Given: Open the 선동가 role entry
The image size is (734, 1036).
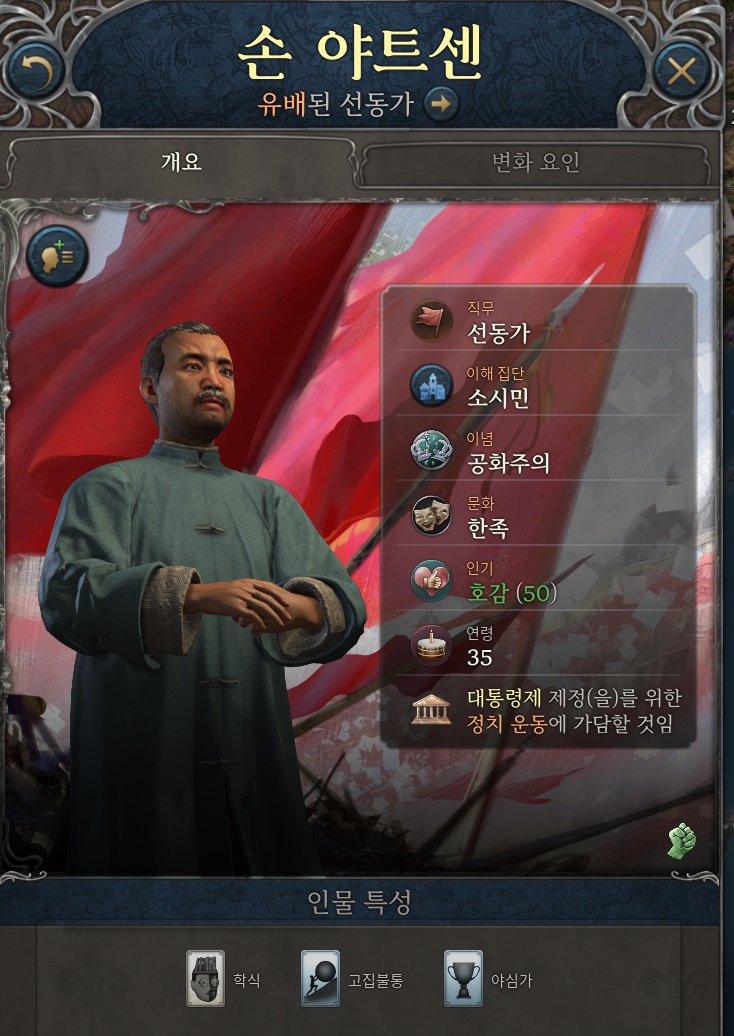Looking at the screenshot, I should point(498,333).
